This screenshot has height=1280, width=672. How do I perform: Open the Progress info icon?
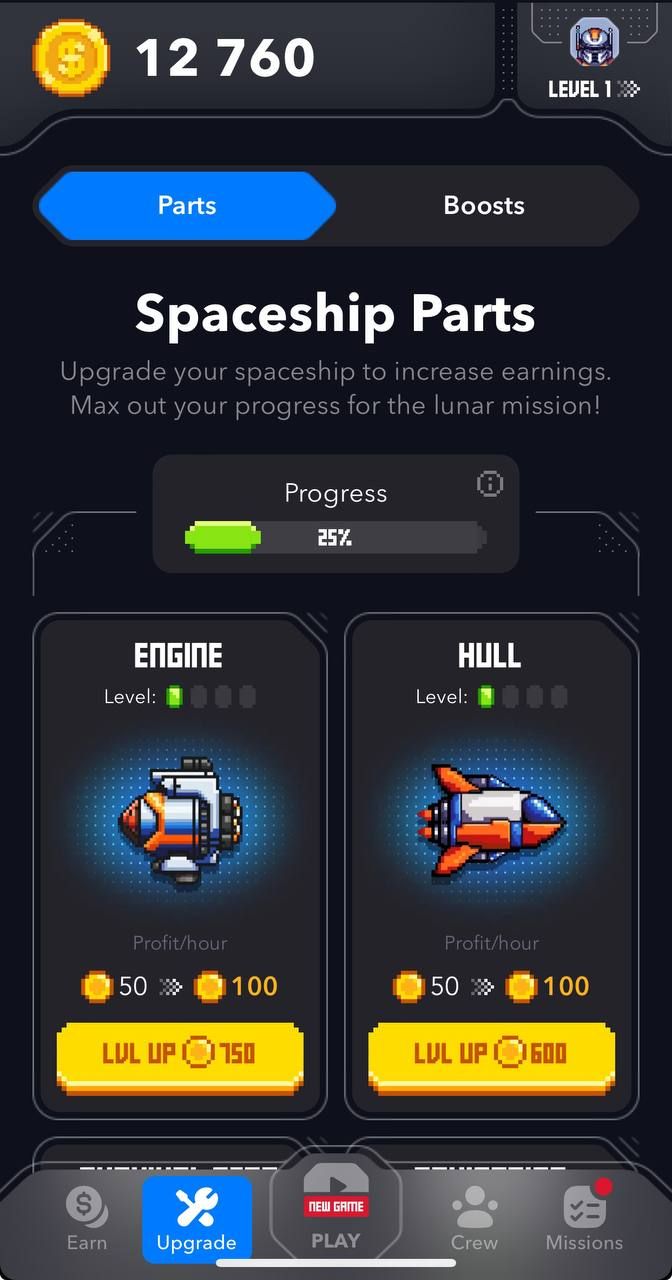click(490, 484)
